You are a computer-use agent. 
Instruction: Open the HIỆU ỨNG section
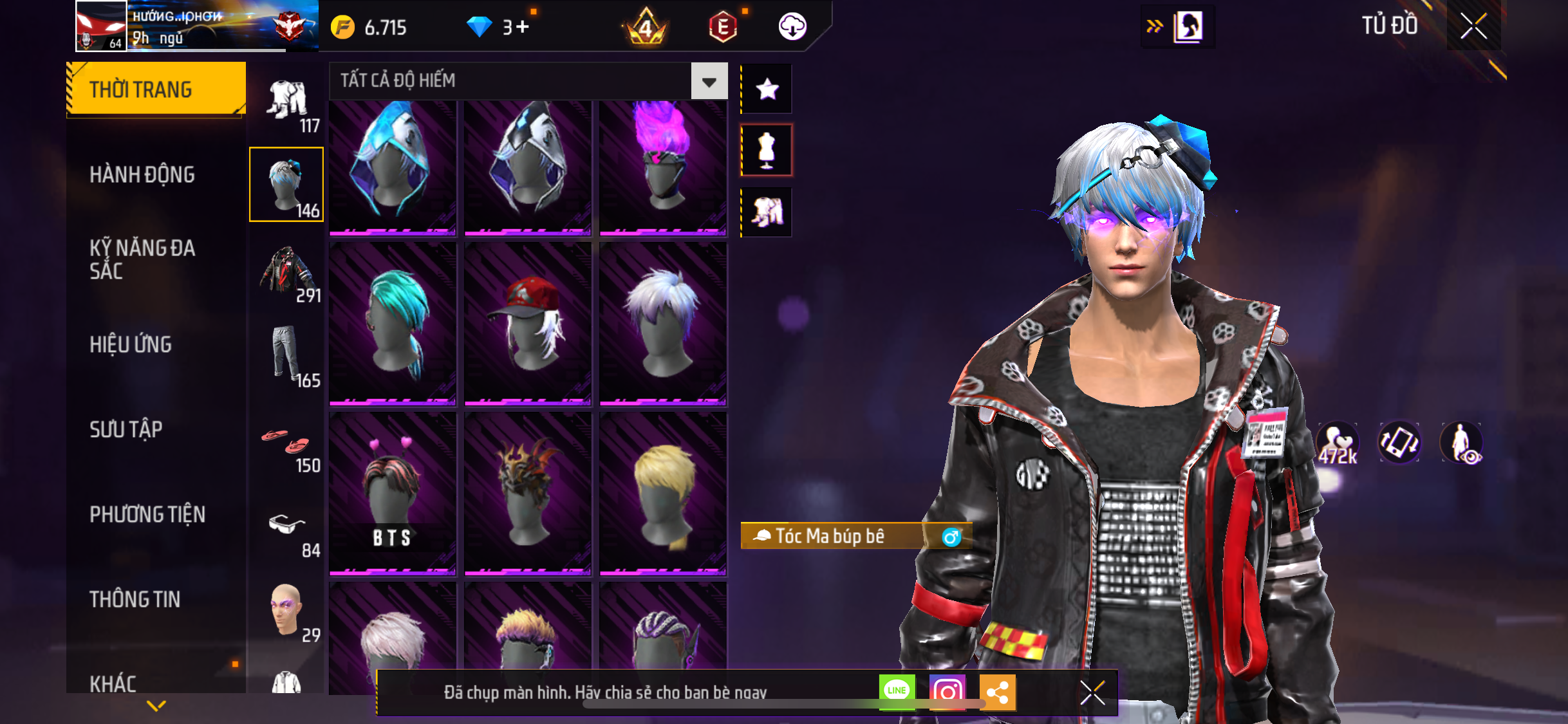tap(131, 344)
